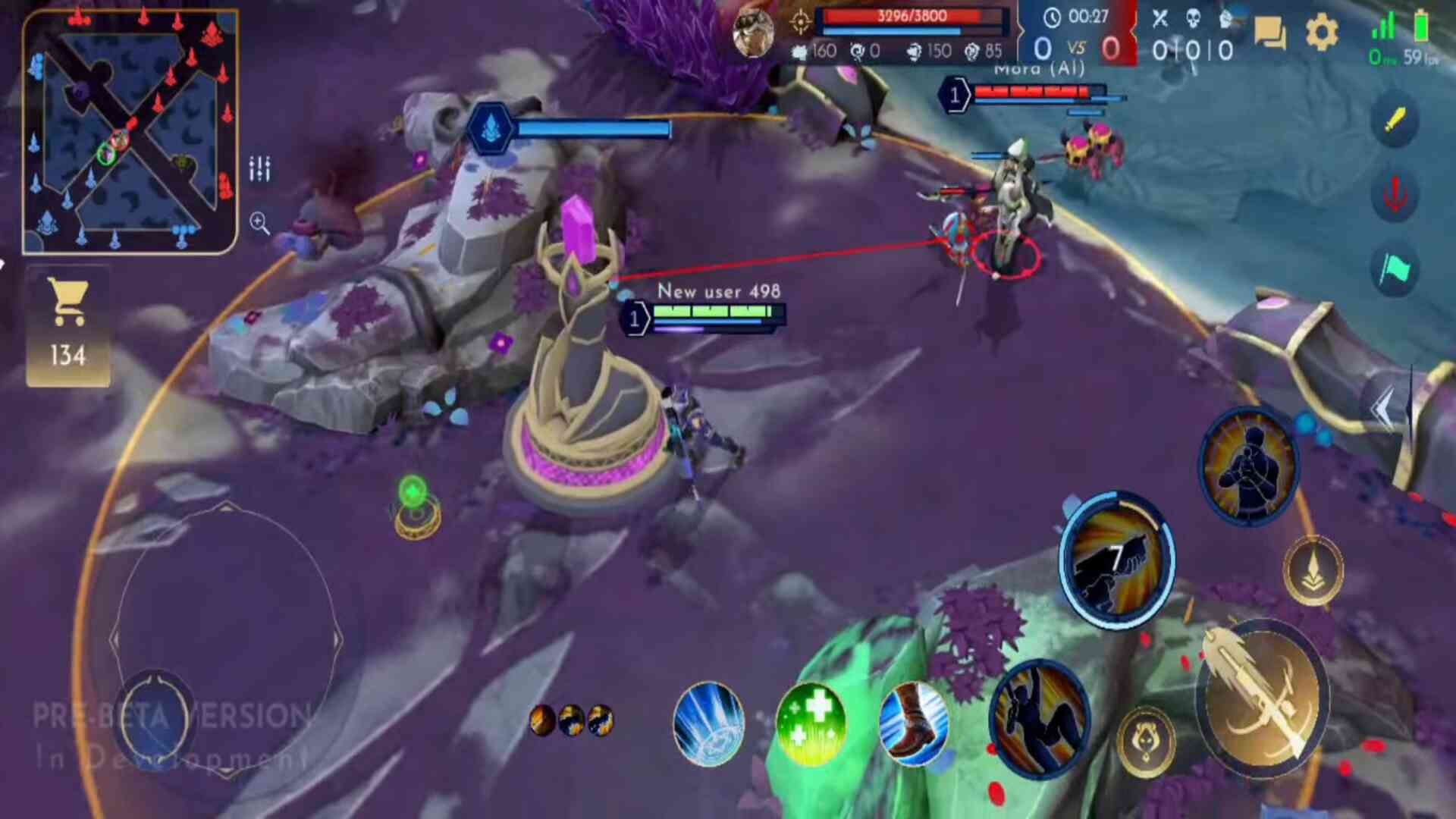The width and height of the screenshot is (1456, 819).
Task: Activate the blue recall teleport spell
Action: click(708, 724)
